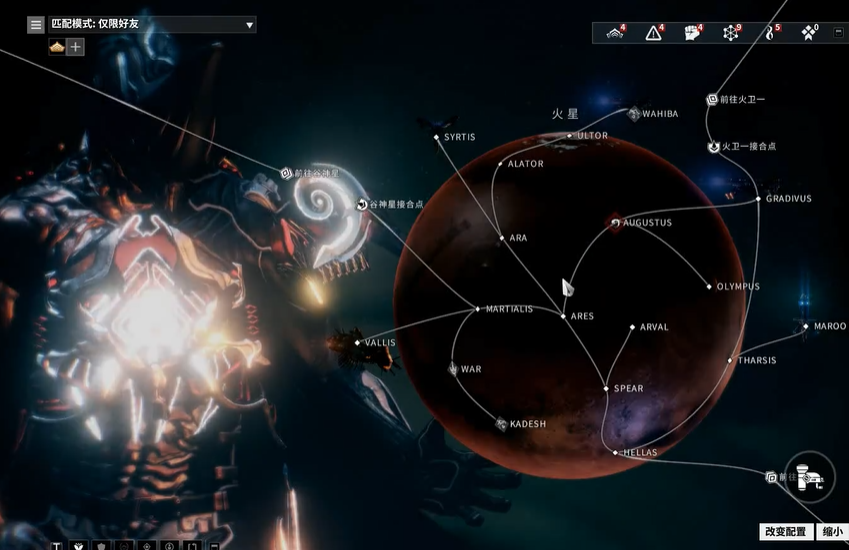The width and height of the screenshot is (849, 550).
Task: Select the GRADIVUS mission node
Action: click(760, 198)
